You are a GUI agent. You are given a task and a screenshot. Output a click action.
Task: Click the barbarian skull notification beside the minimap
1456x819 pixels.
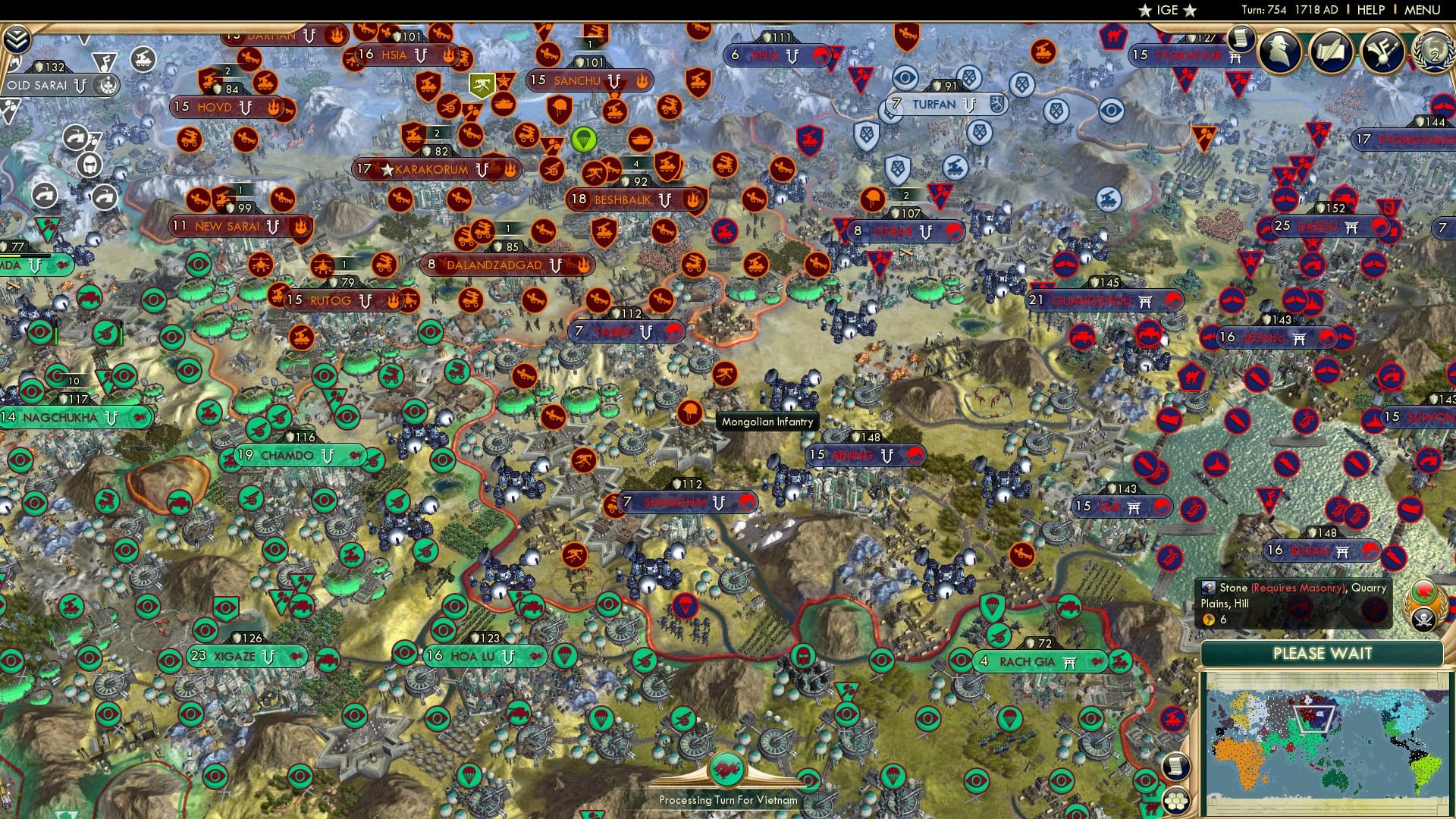tap(1423, 620)
